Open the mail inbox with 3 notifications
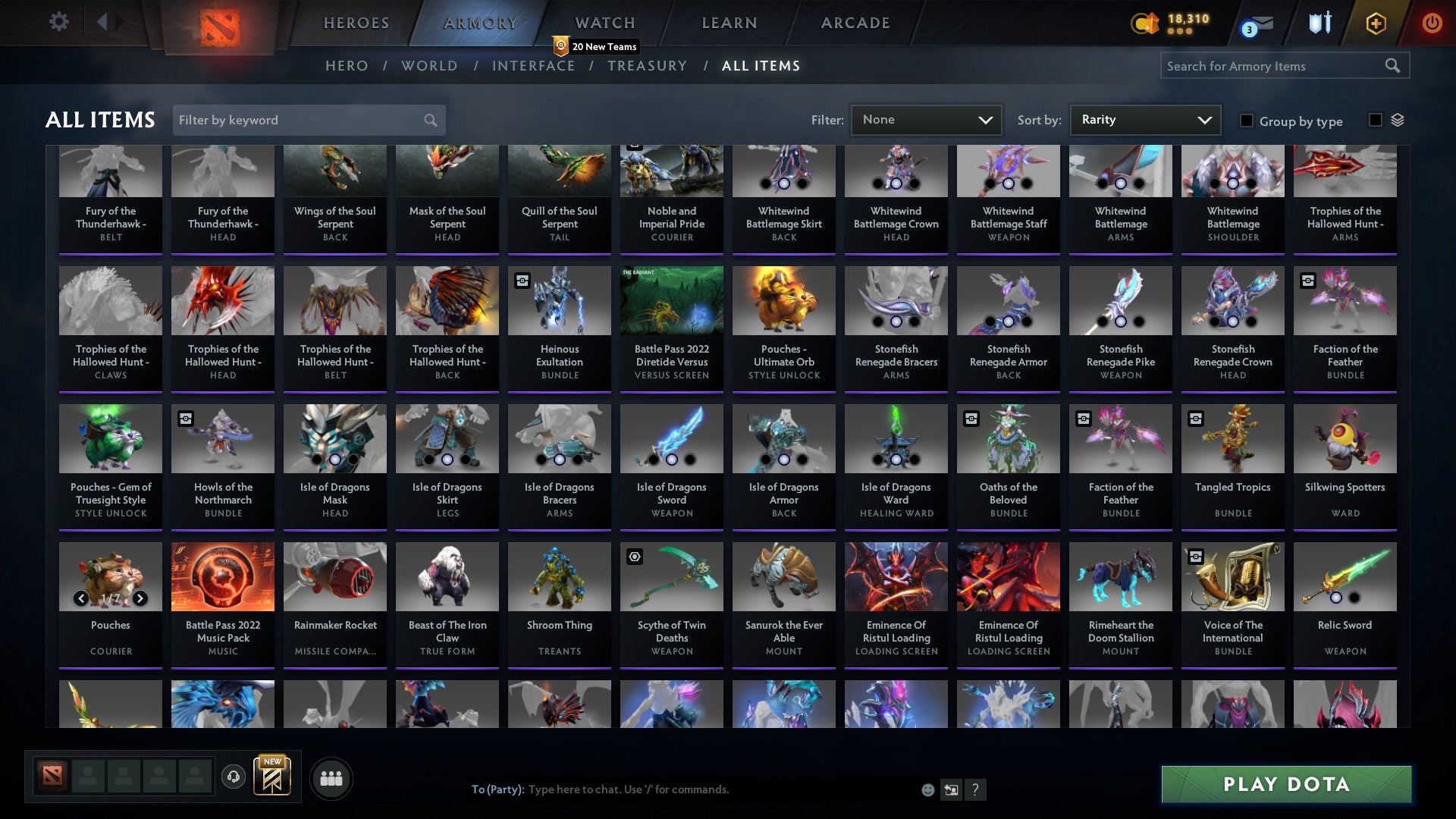 click(x=1255, y=25)
